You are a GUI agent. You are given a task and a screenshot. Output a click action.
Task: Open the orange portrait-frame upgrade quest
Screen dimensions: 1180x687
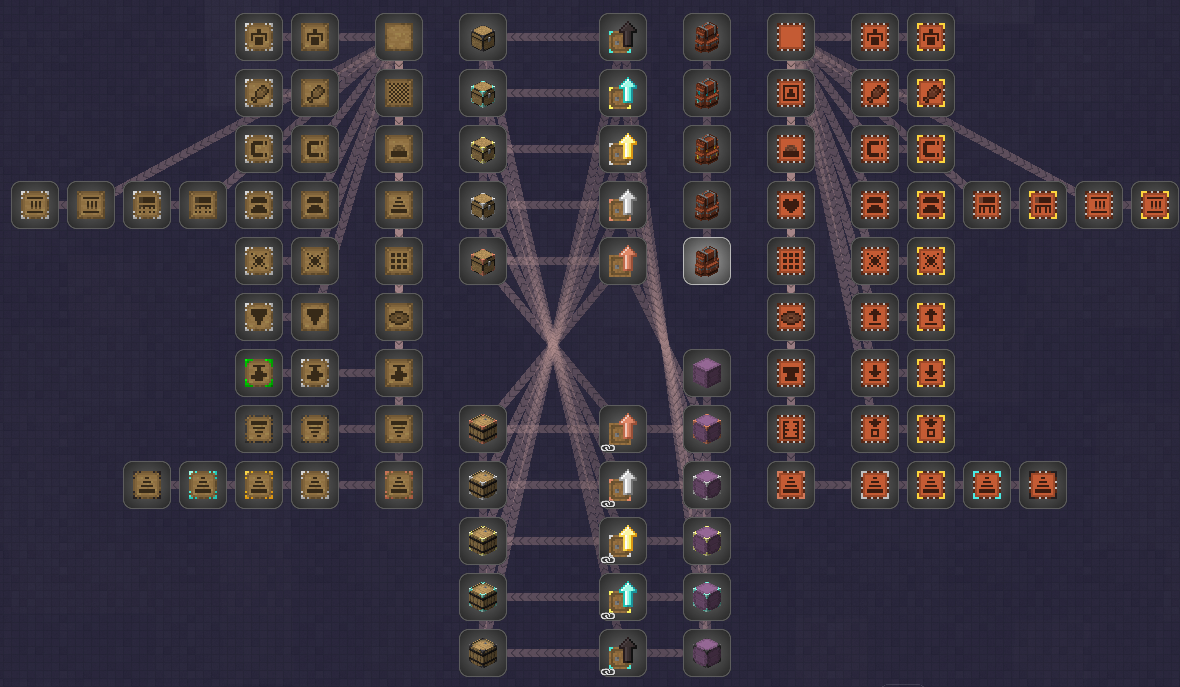click(791, 93)
